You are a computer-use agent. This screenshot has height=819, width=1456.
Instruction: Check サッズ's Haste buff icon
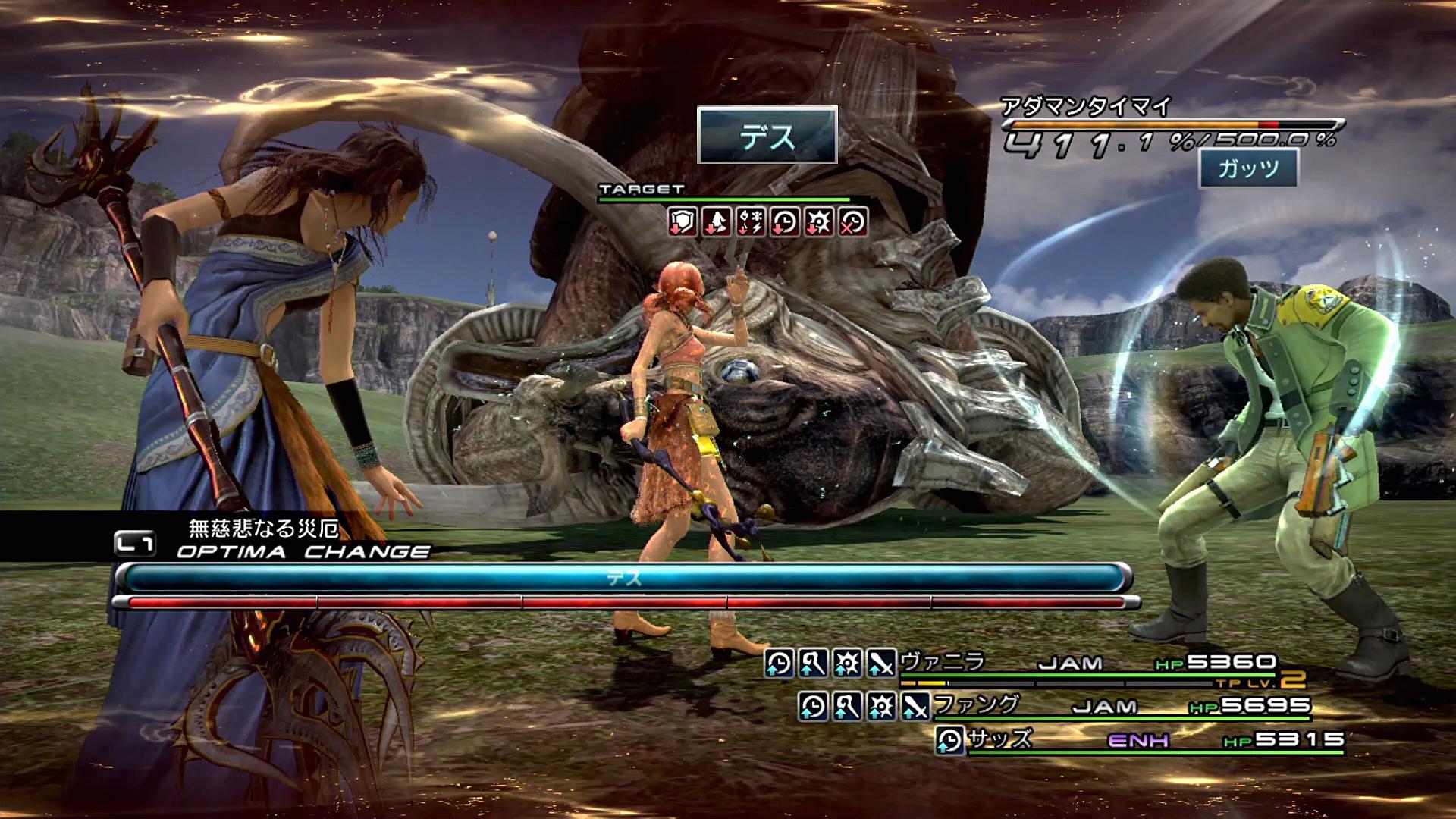coord(949,741)
